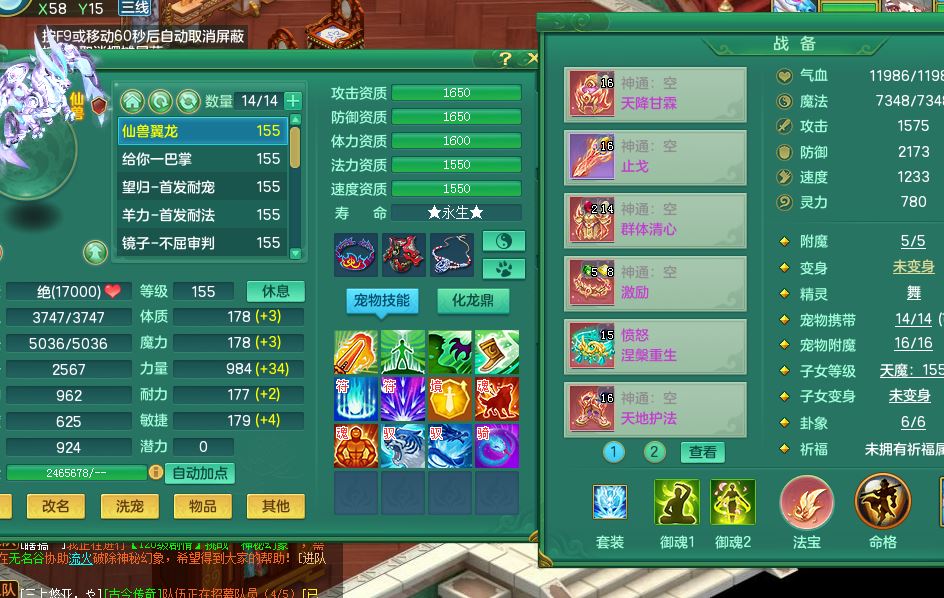Switch to the 化龙鼎 tab
Viewport: 944px width, 598px height.
point(473,300)
